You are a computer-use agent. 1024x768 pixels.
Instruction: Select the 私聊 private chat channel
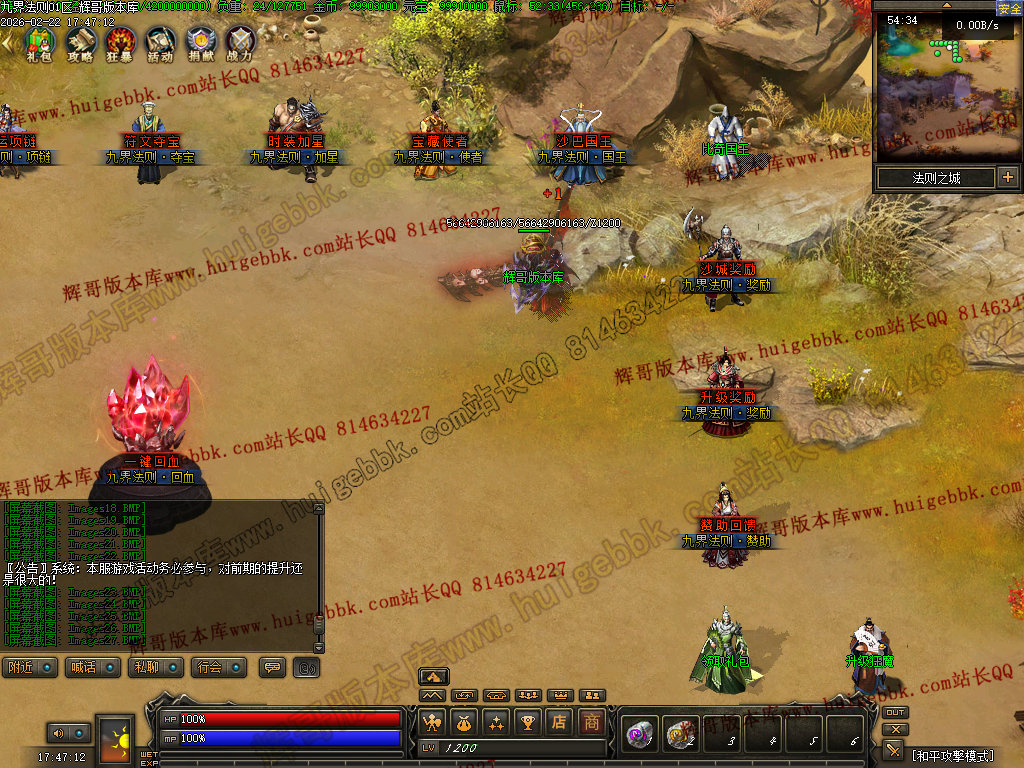tap(155, 667)
